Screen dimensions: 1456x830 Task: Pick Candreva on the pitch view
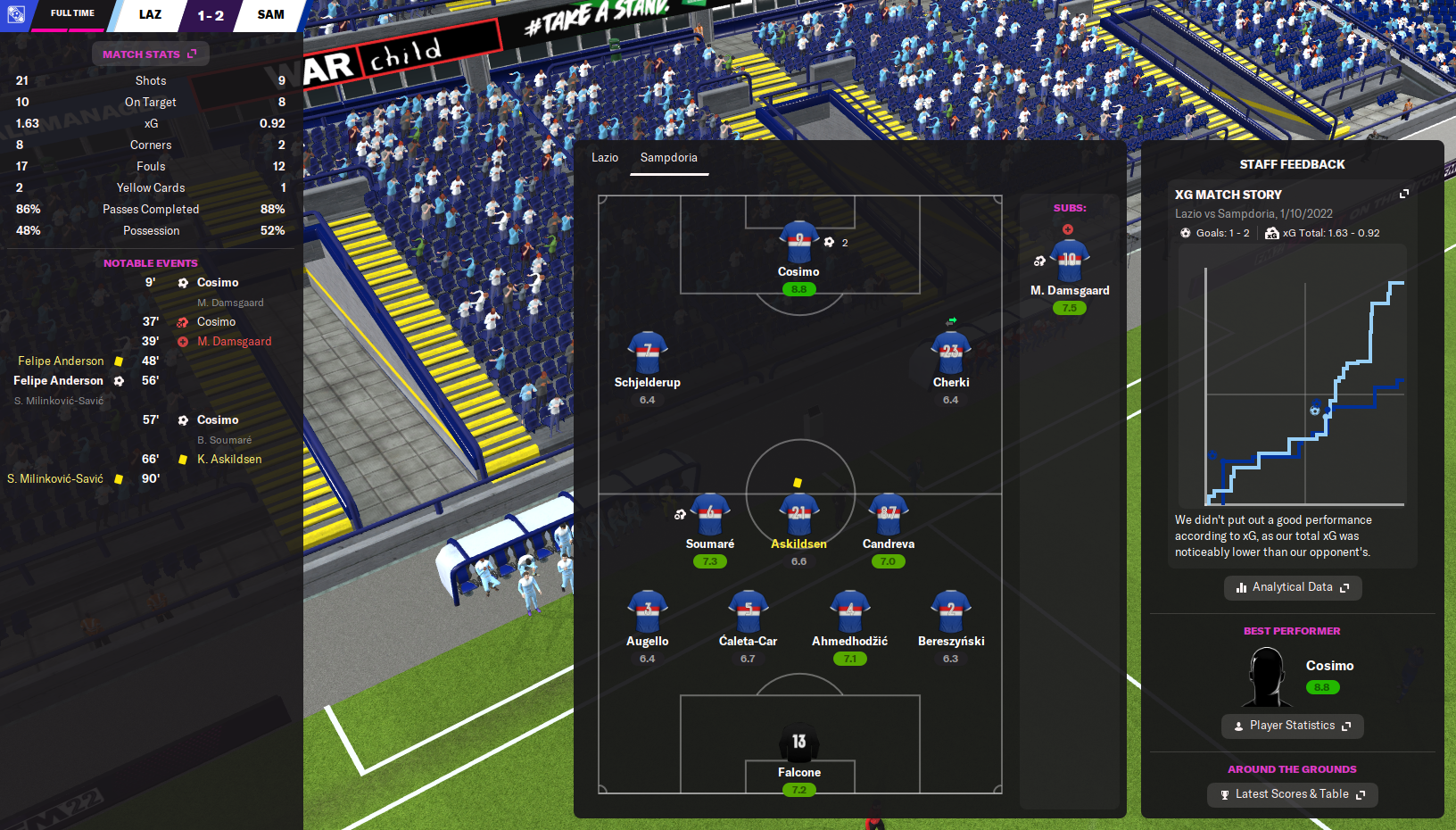point(888,515)
